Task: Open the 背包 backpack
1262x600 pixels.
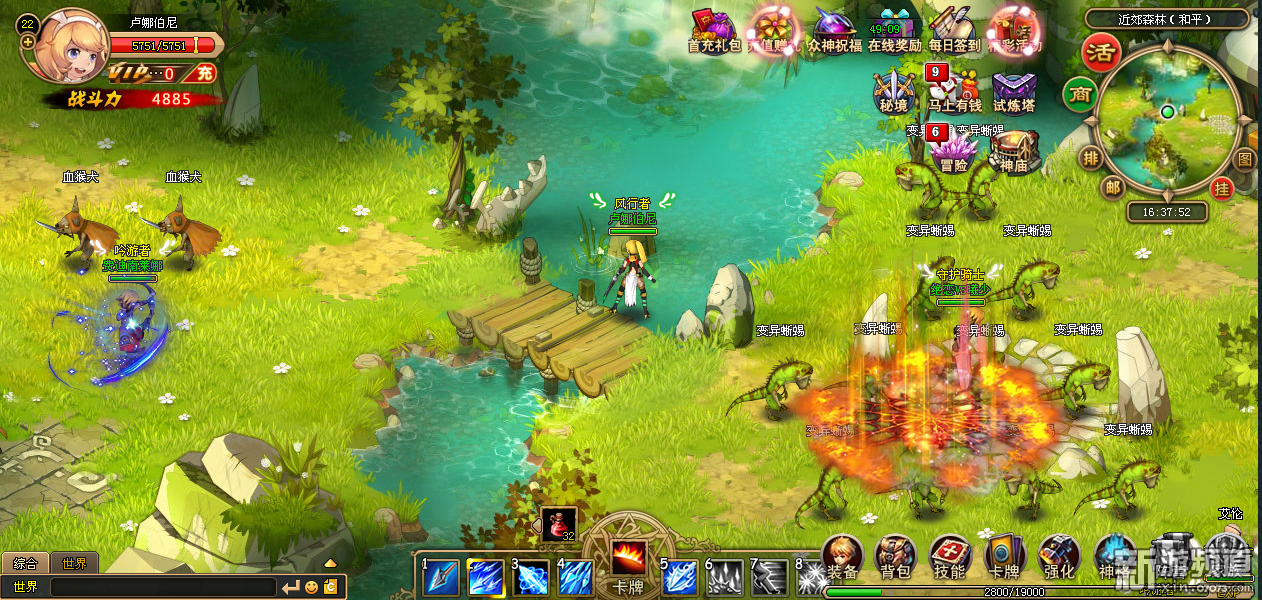Action: (895, 557)
